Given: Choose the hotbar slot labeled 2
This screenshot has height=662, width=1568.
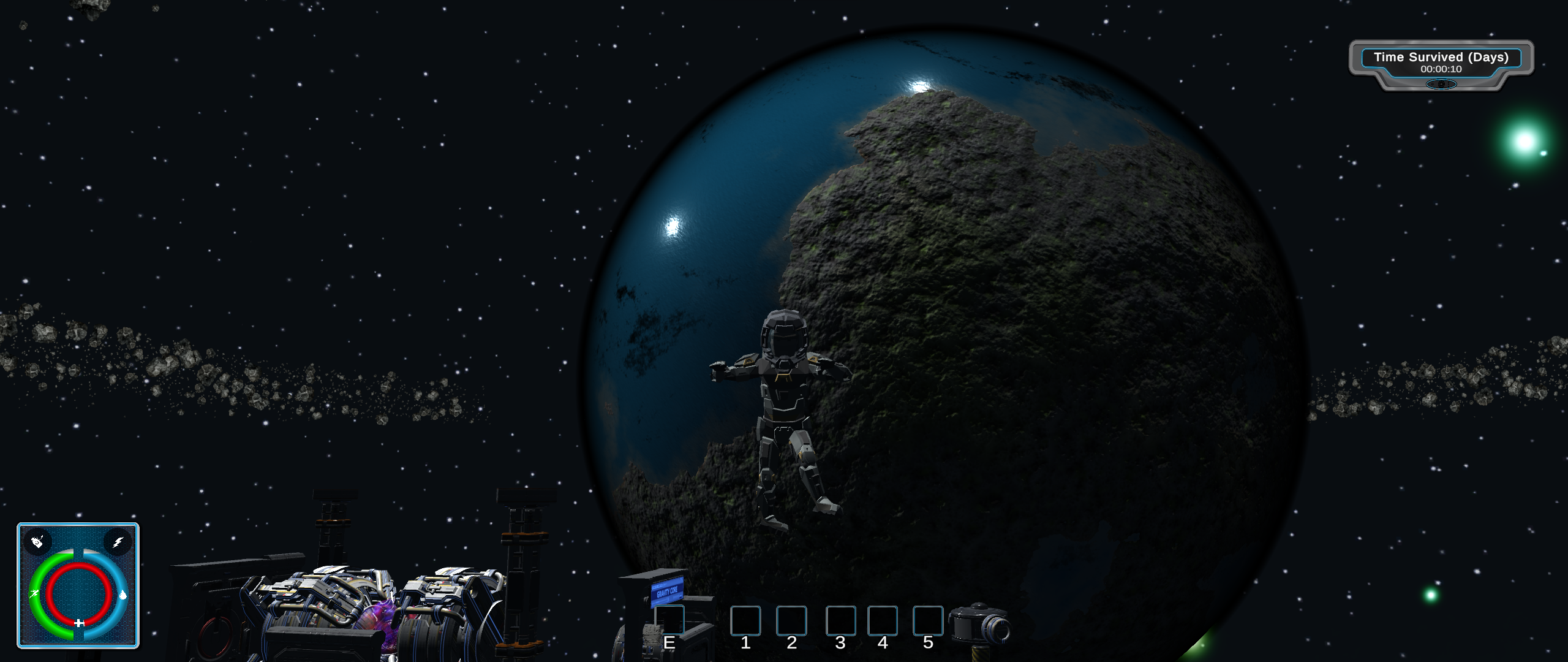Looking at the screenshot, I should 791,620.
